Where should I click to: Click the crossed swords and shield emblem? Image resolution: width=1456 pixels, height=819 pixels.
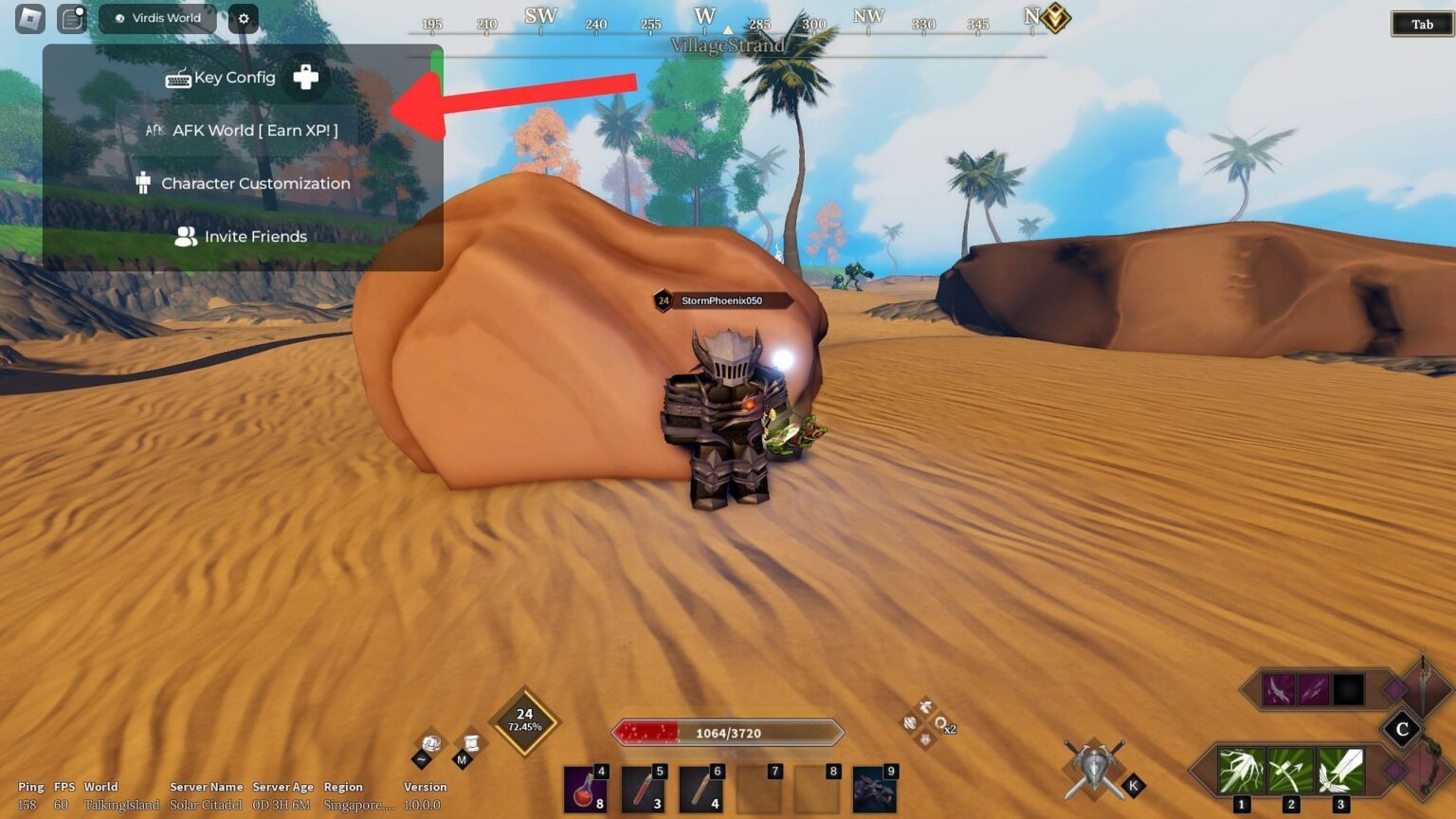tap(1092, 767)
